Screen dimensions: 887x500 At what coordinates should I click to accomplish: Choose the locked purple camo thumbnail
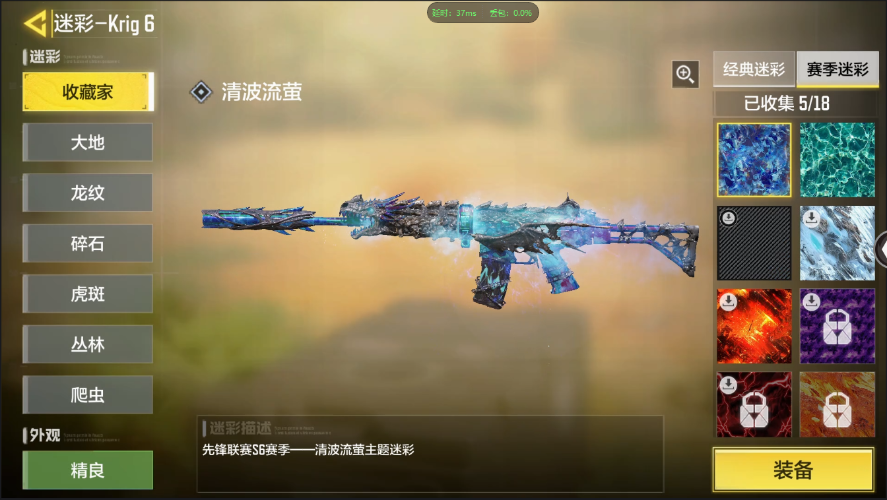point(837,326)
